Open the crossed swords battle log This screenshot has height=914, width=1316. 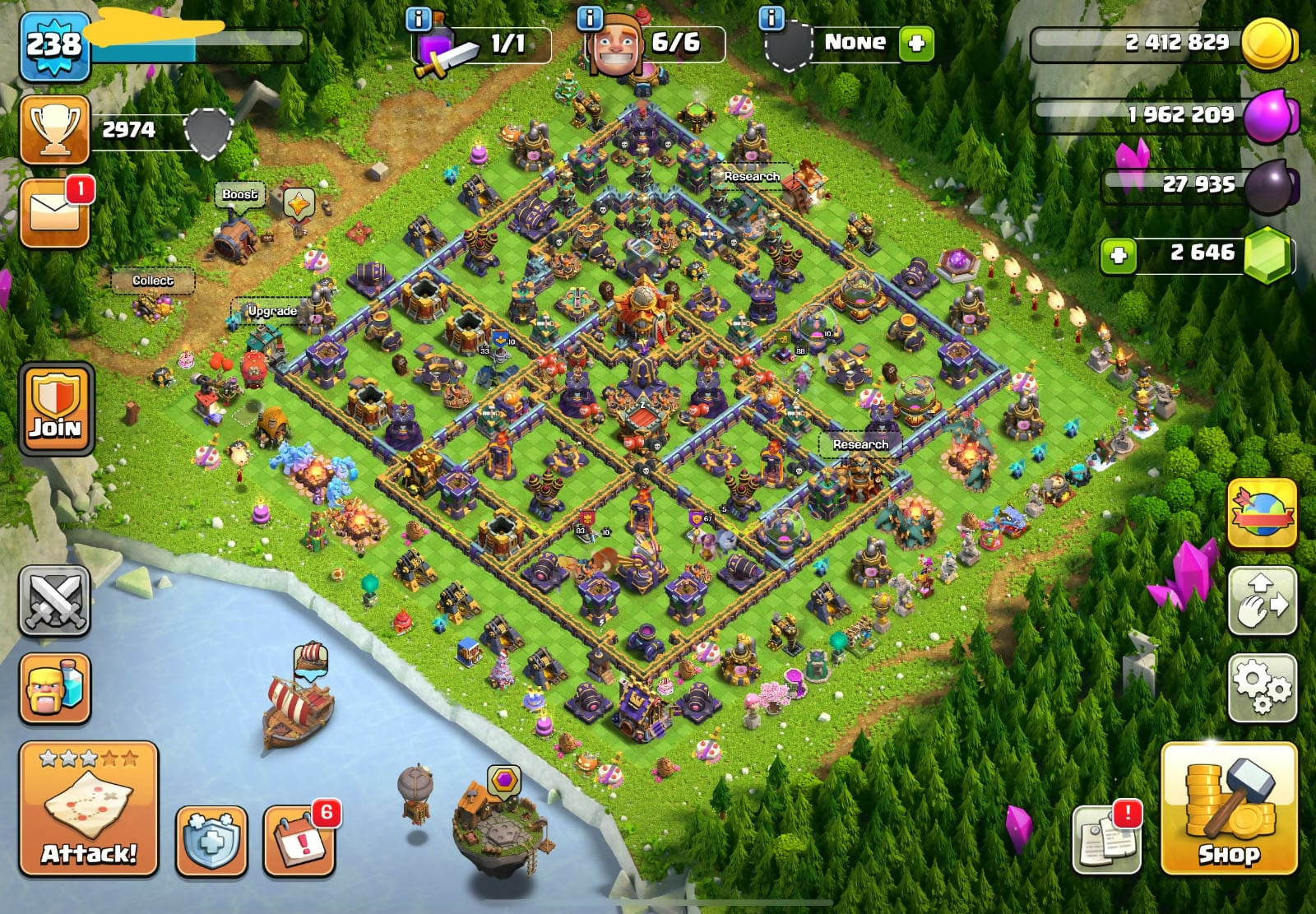54,601
